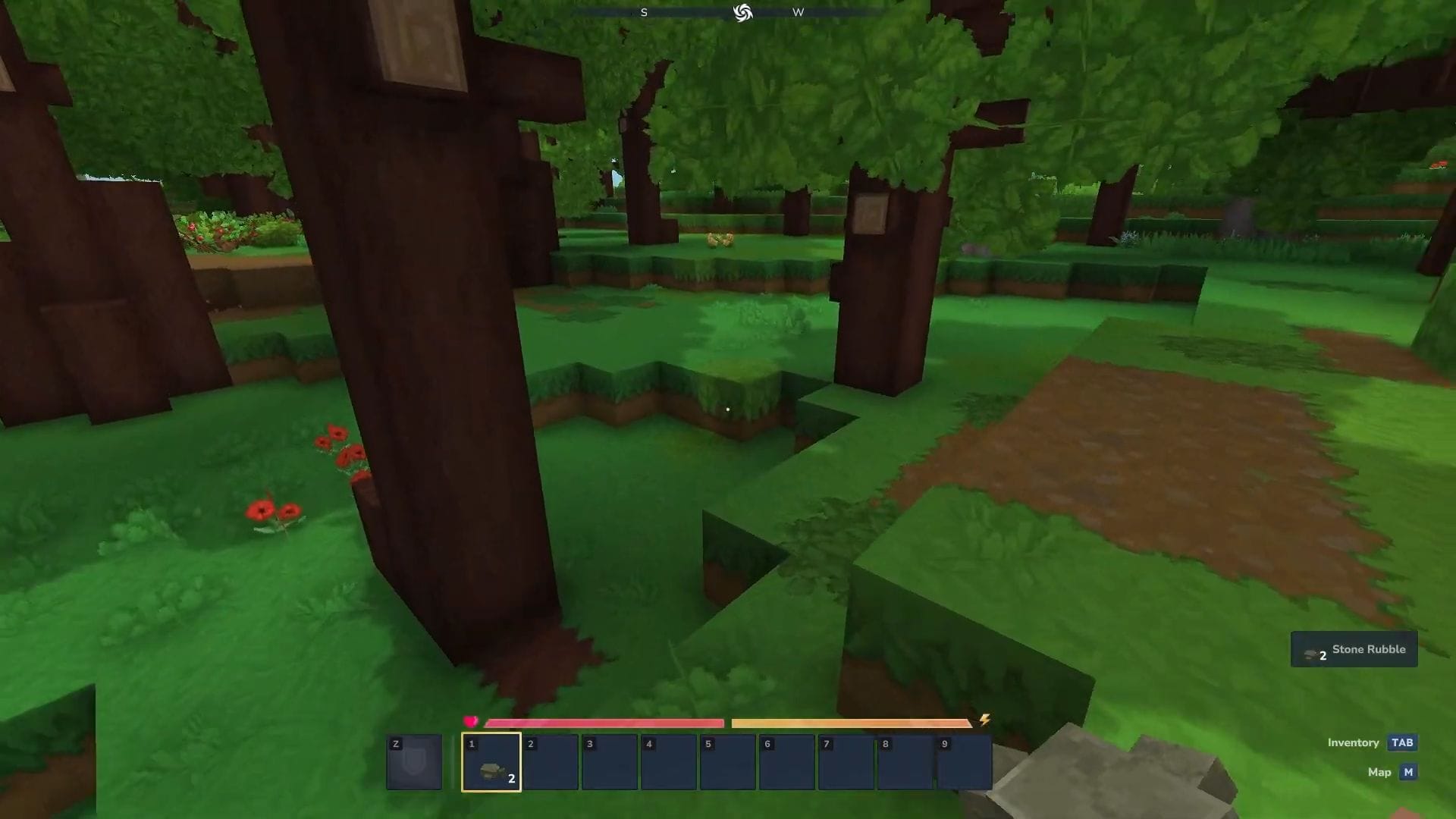Click the swirl compass icon at top center

(x=742, y=12)
